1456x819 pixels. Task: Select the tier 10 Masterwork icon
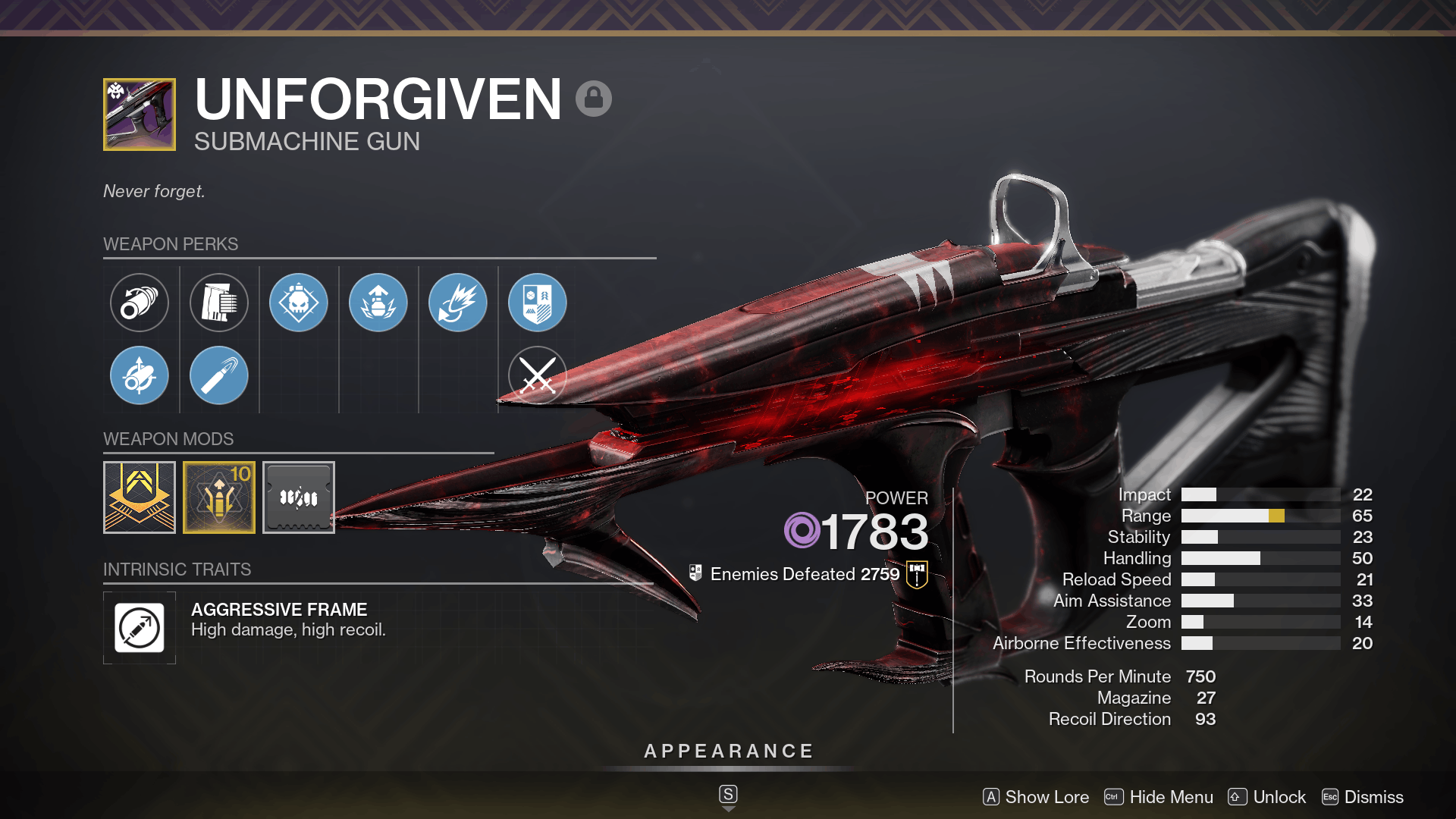pos(218,497)
